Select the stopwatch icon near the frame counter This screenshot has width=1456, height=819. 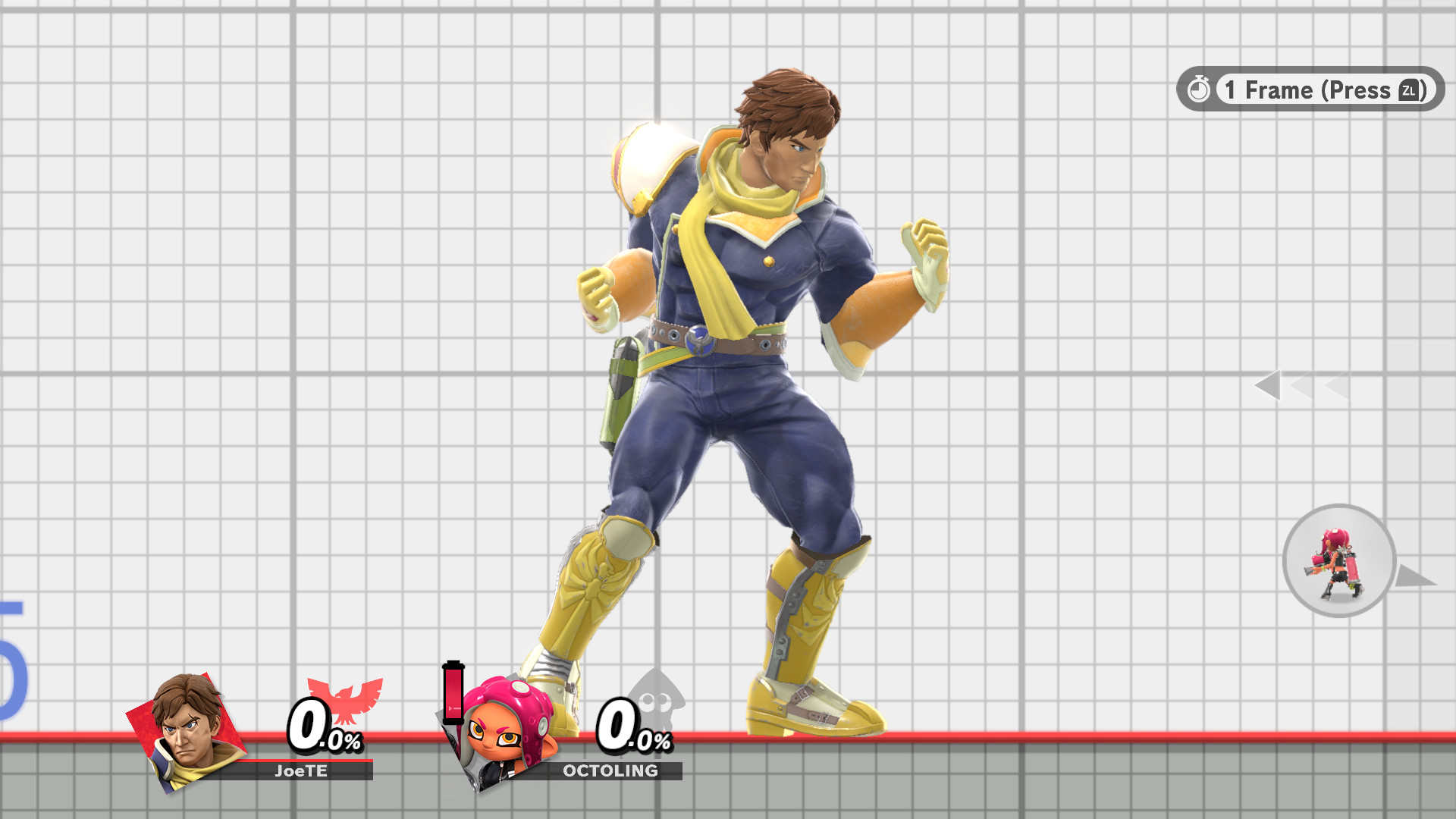click(1198, 89)
